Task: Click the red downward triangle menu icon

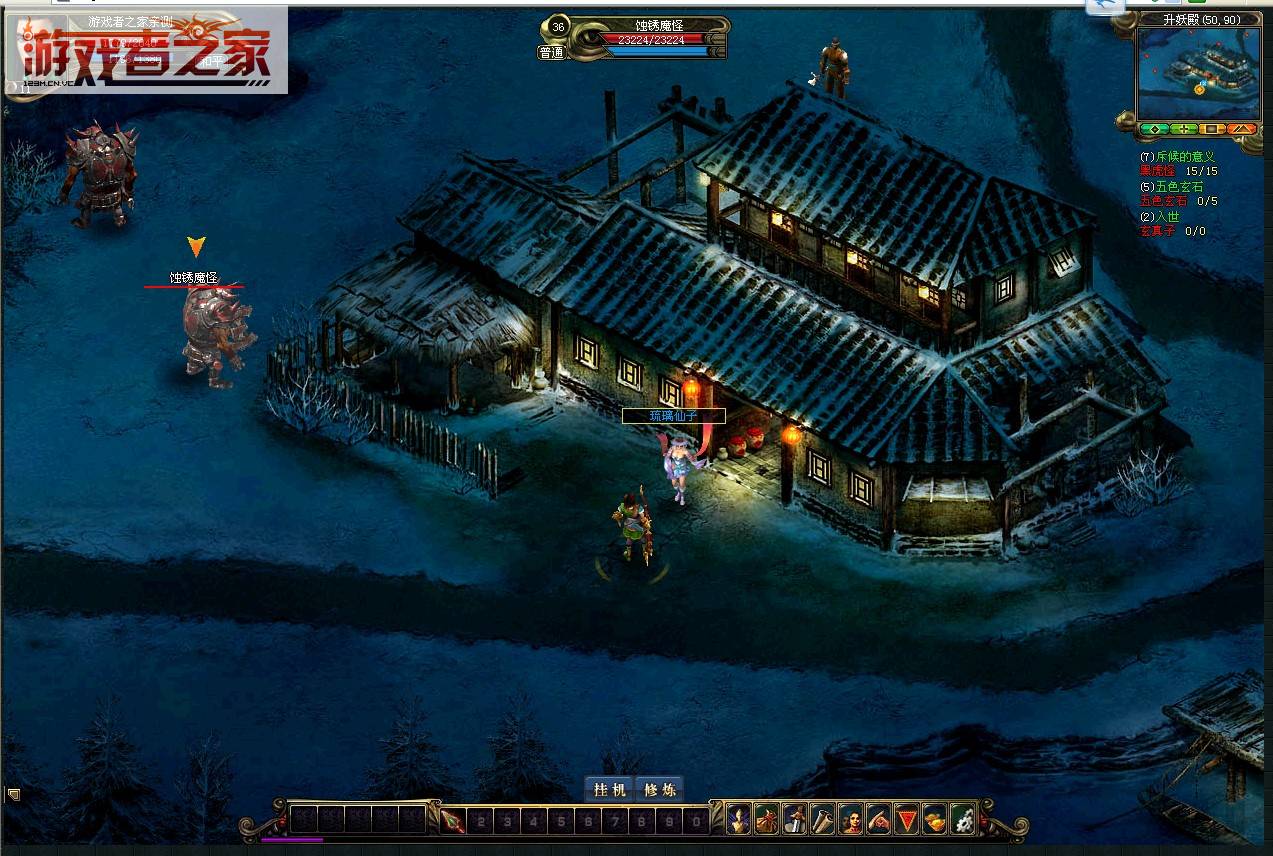Action: [x=906, y=819]
